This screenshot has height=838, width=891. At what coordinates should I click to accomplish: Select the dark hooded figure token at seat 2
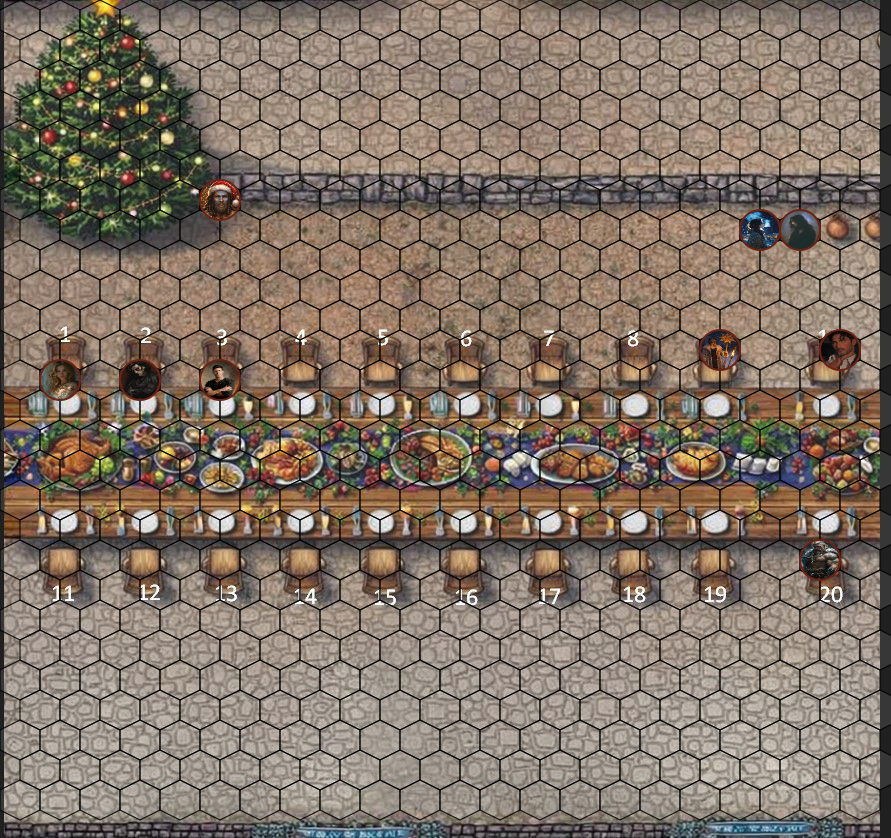[139, 379]
